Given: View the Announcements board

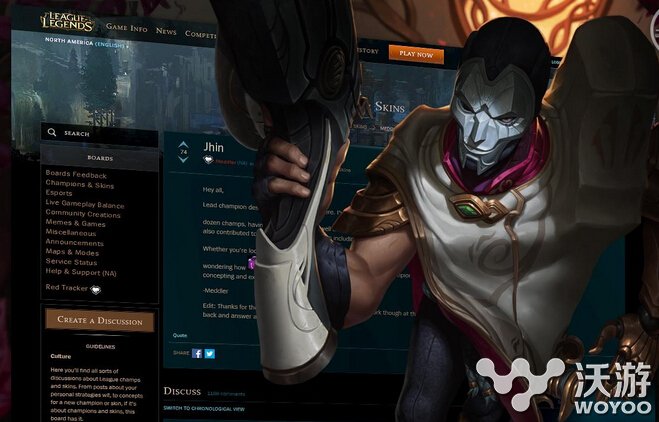Looking at the screenshot, I should [x=74, y=242].
